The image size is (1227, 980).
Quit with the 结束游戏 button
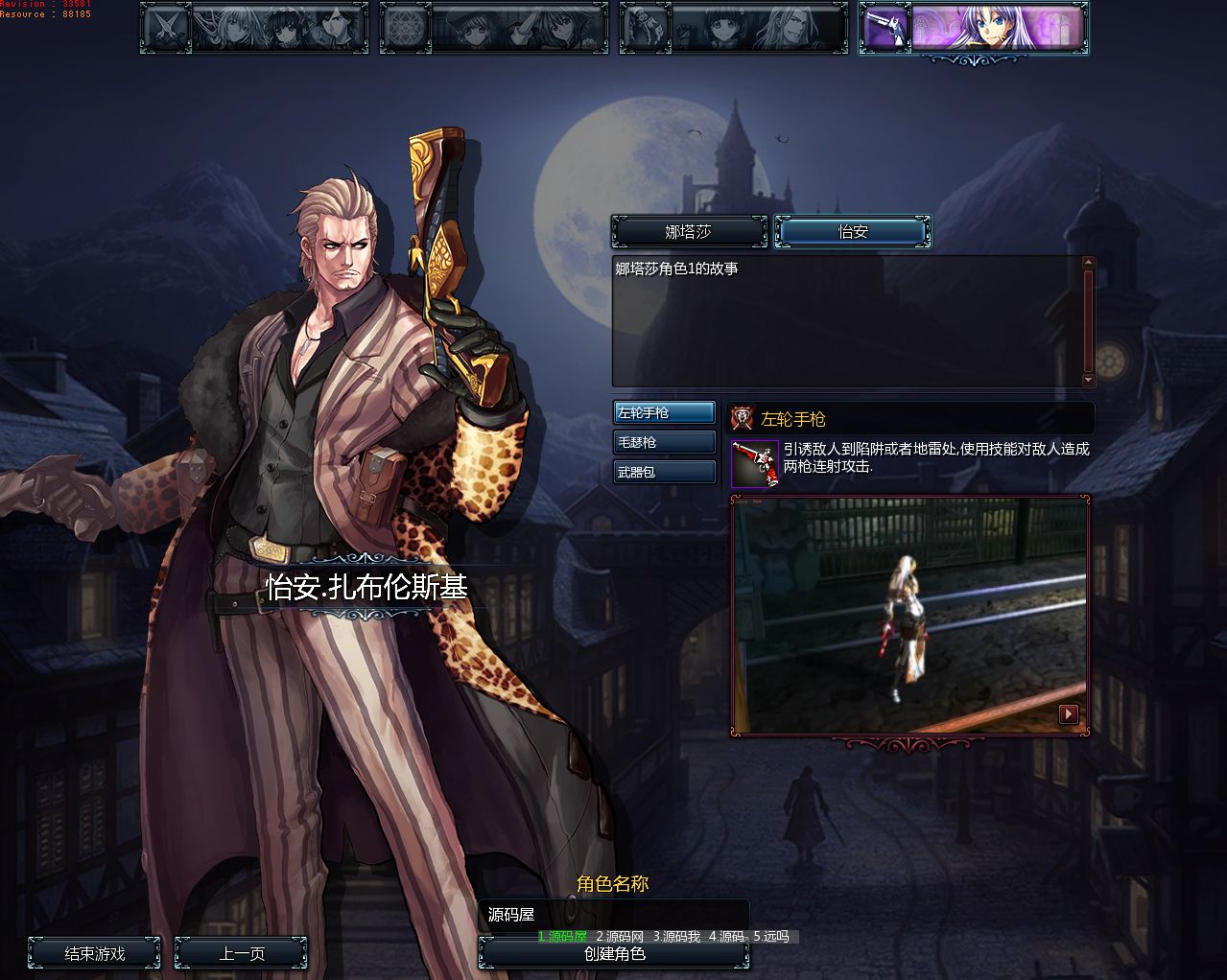pyautogui.click(x=95, y=954)
